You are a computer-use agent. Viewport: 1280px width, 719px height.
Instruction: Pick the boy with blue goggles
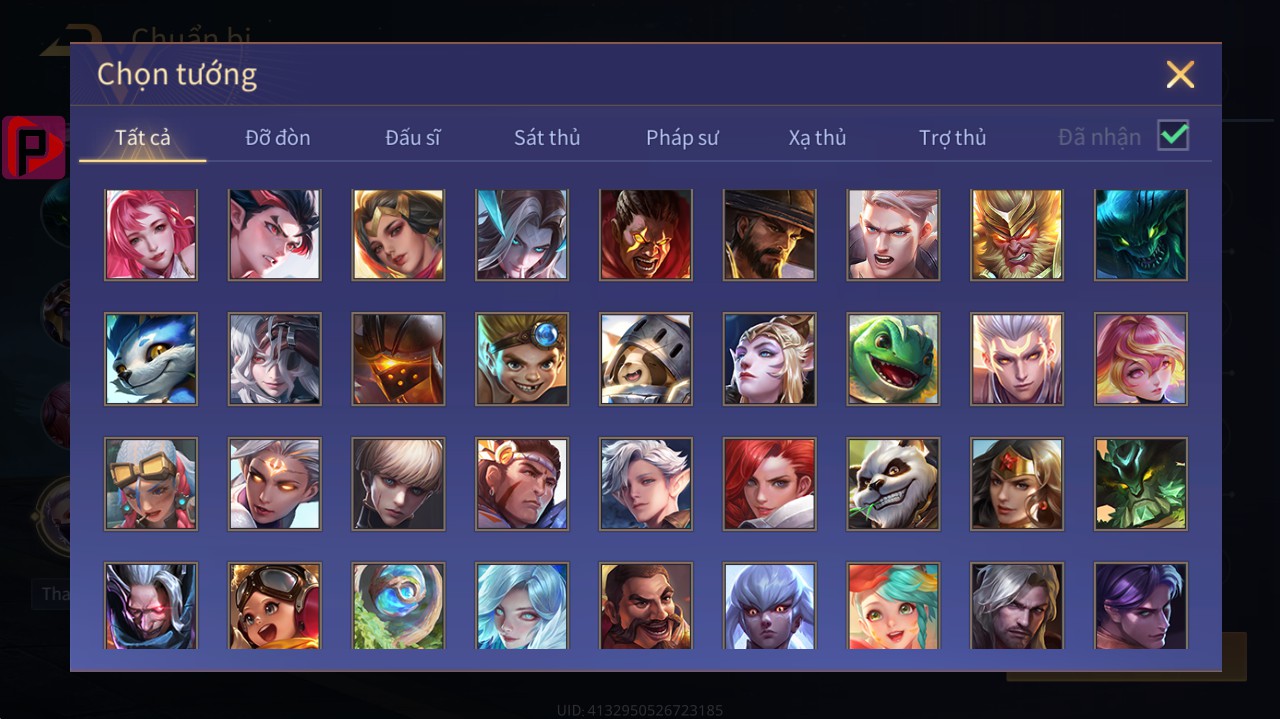(x=522, y=359)
